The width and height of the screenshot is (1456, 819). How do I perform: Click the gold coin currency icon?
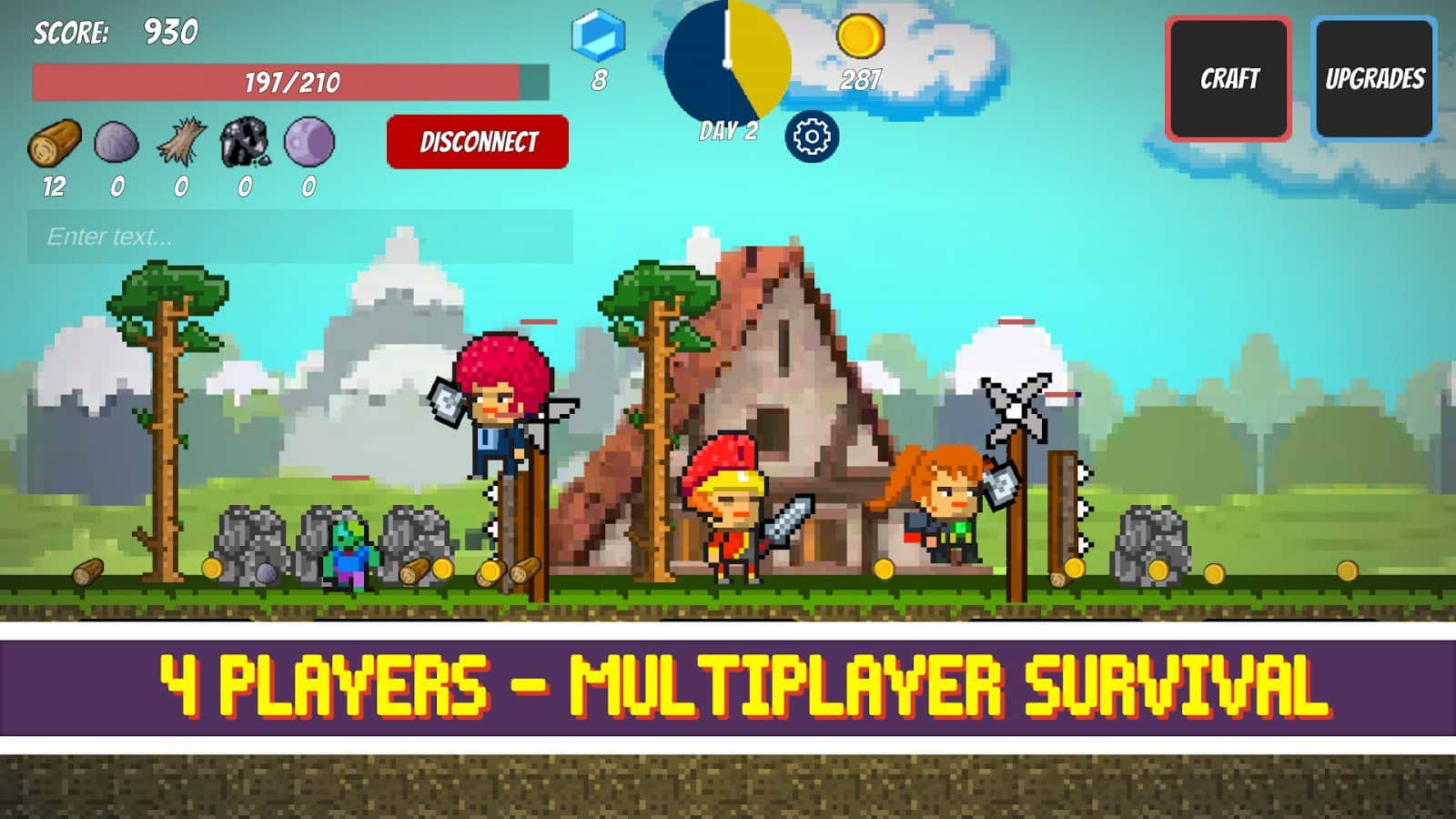(860, 35)
